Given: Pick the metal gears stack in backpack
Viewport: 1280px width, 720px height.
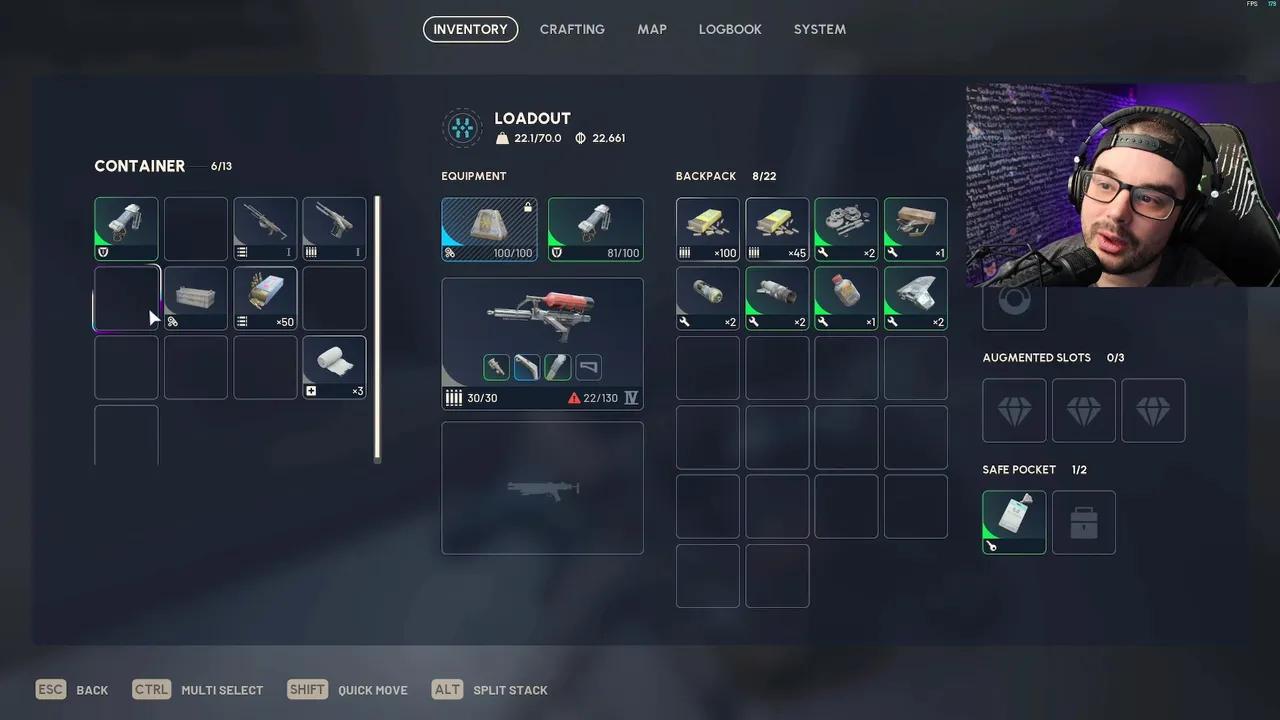Looking at the screenshot, I should (846, 229).
